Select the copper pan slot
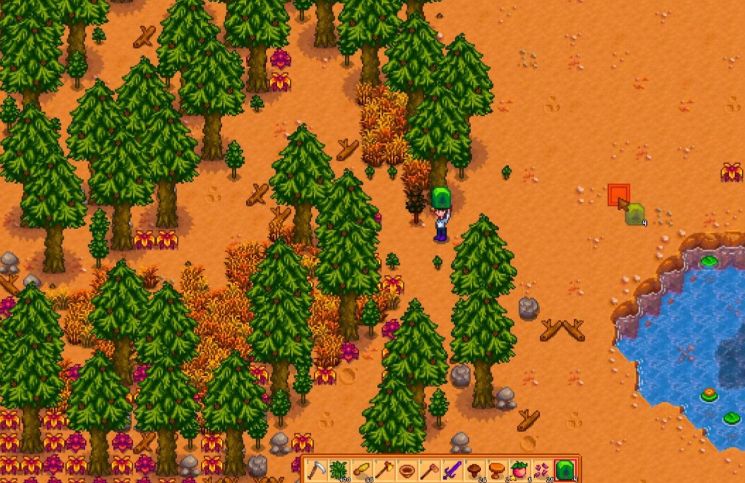Image resolution: width=745 pixels, height=483 pixels. [405, 470]
